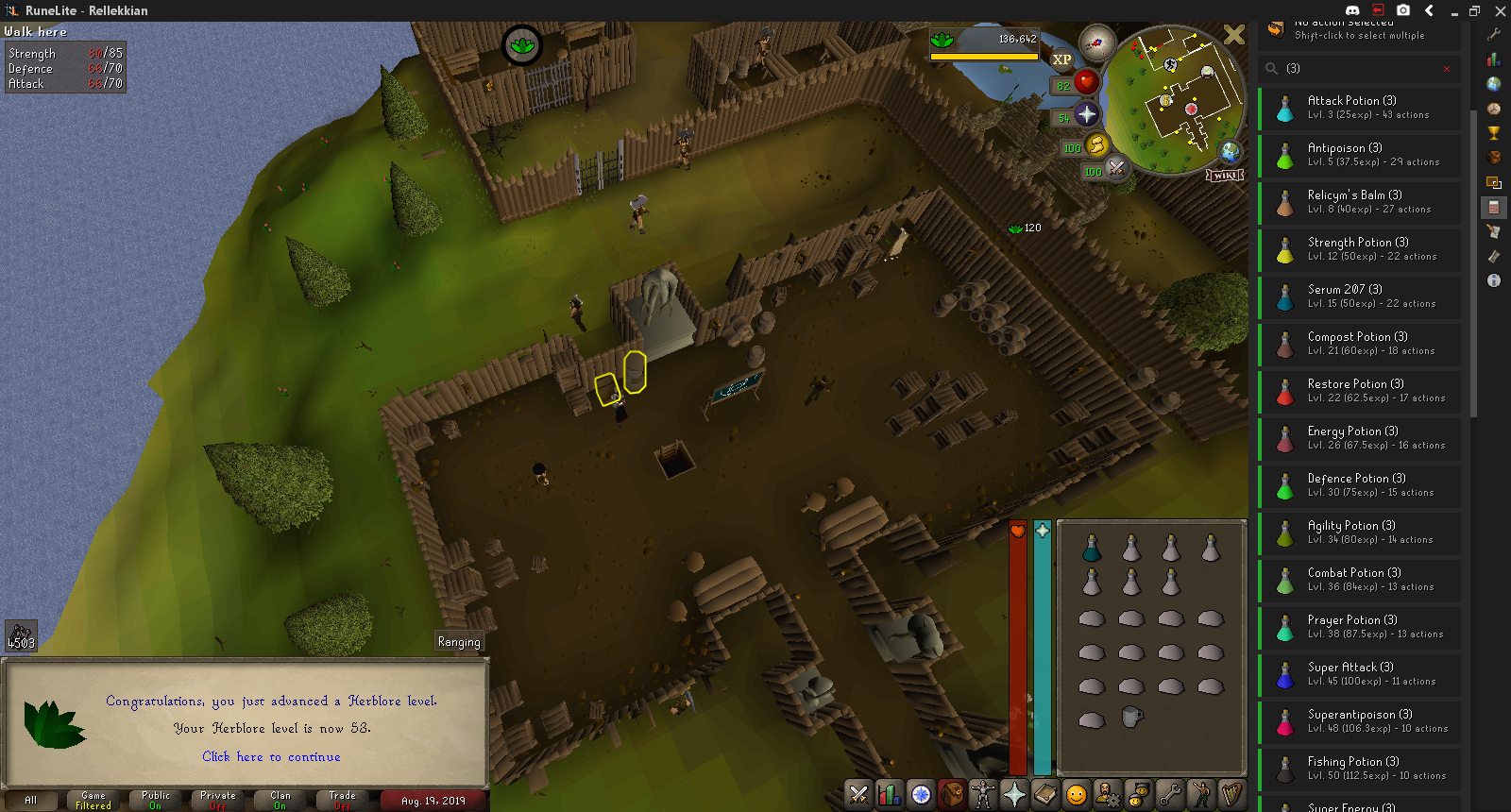Show the Prayer tab

(x=1014, y=795)
